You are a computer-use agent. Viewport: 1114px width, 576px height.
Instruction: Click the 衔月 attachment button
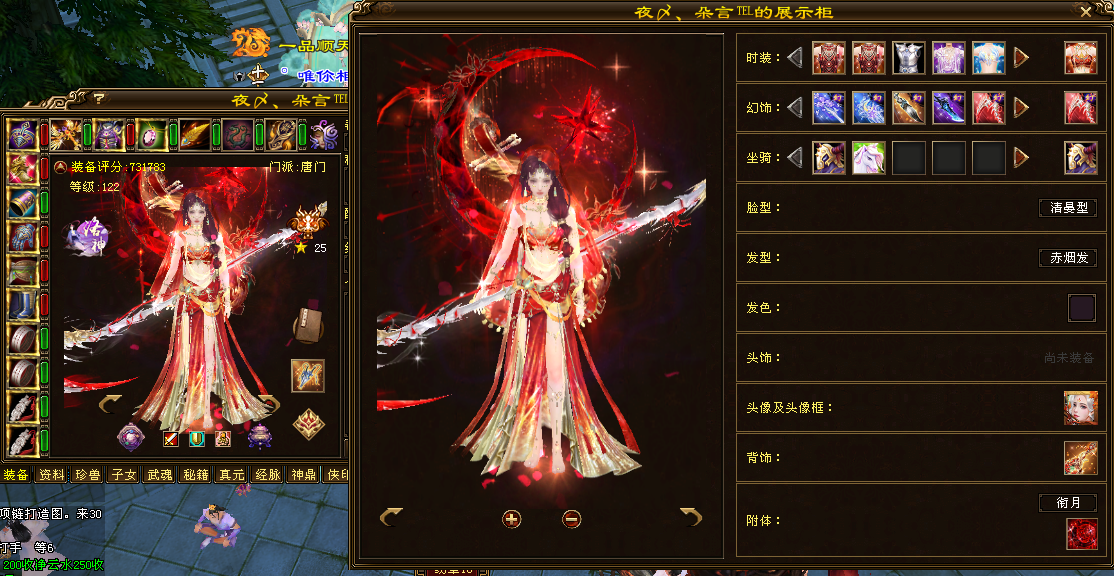(x=1067, y=503)
